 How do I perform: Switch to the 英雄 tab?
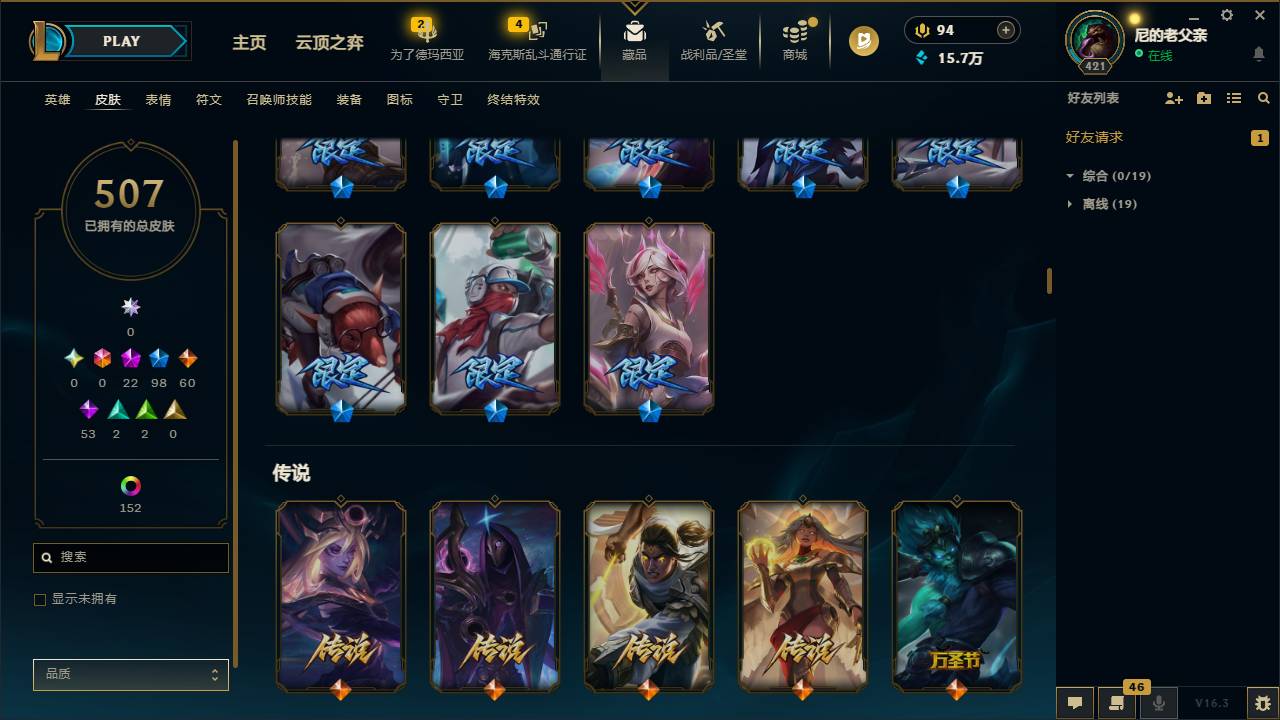click(57, 100)
